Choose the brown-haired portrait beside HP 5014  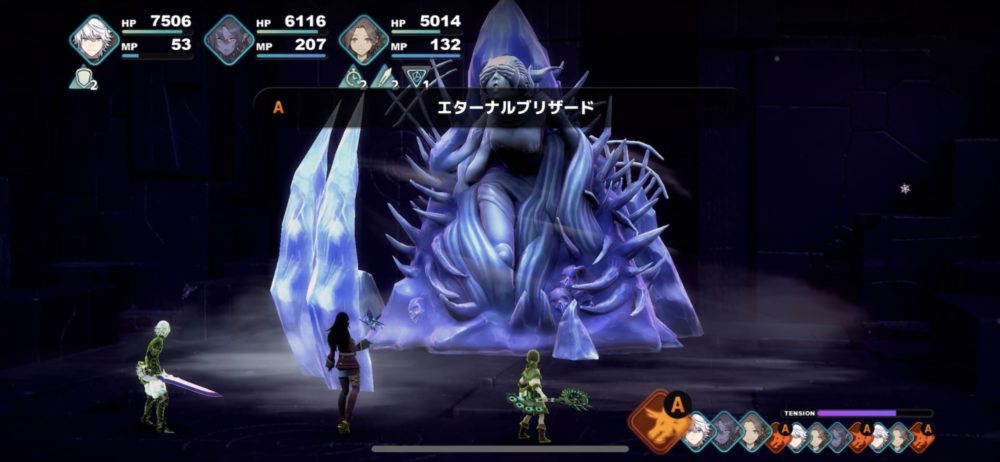tap(363, 40)
